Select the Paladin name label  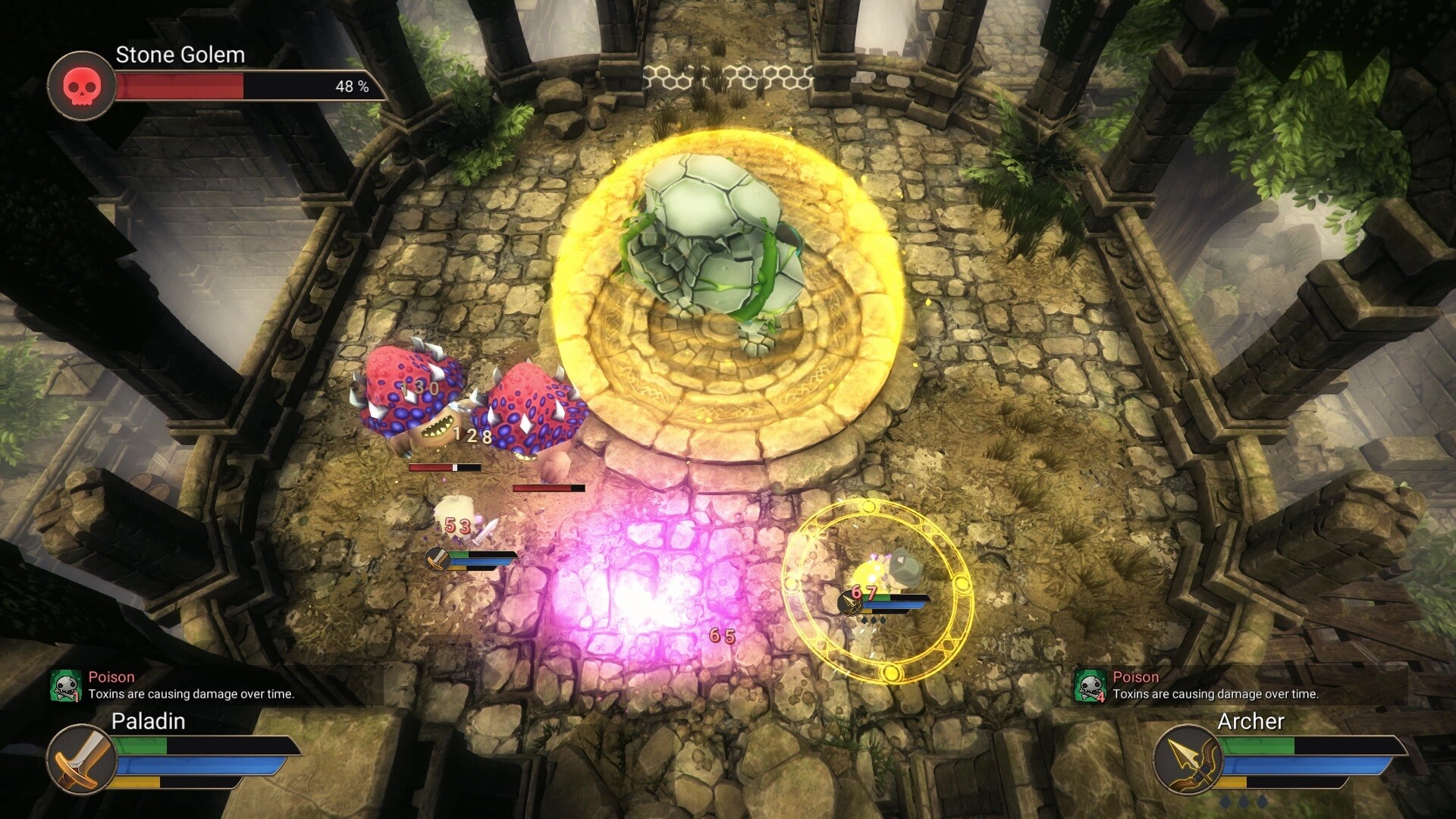(x=150, y=722)
